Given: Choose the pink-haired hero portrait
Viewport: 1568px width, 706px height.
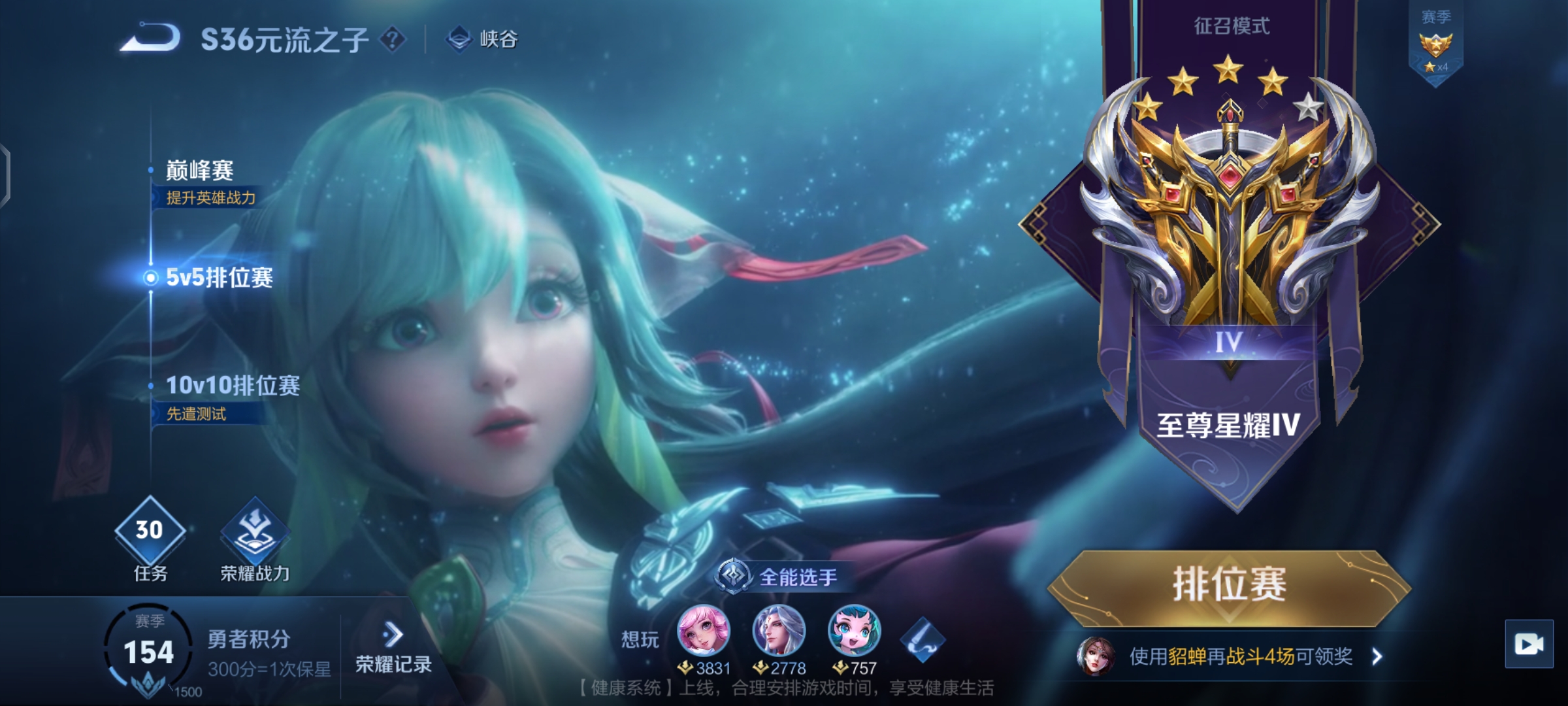Looking at the screenshot, I should tap(703, 631).
